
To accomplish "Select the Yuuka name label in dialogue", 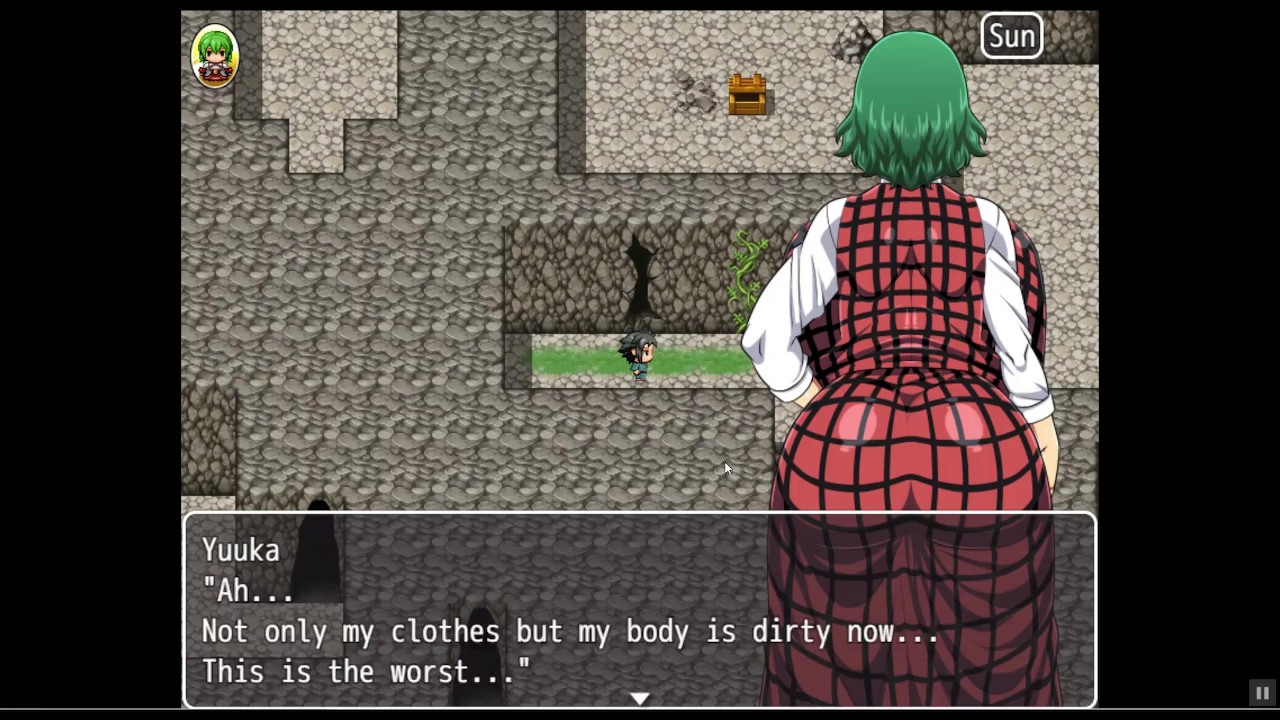I will [240, 550].
